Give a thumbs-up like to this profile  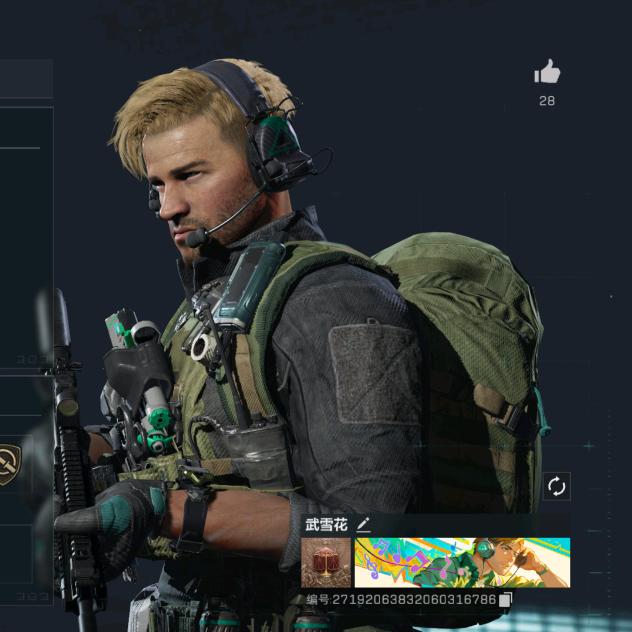point(547,72)
